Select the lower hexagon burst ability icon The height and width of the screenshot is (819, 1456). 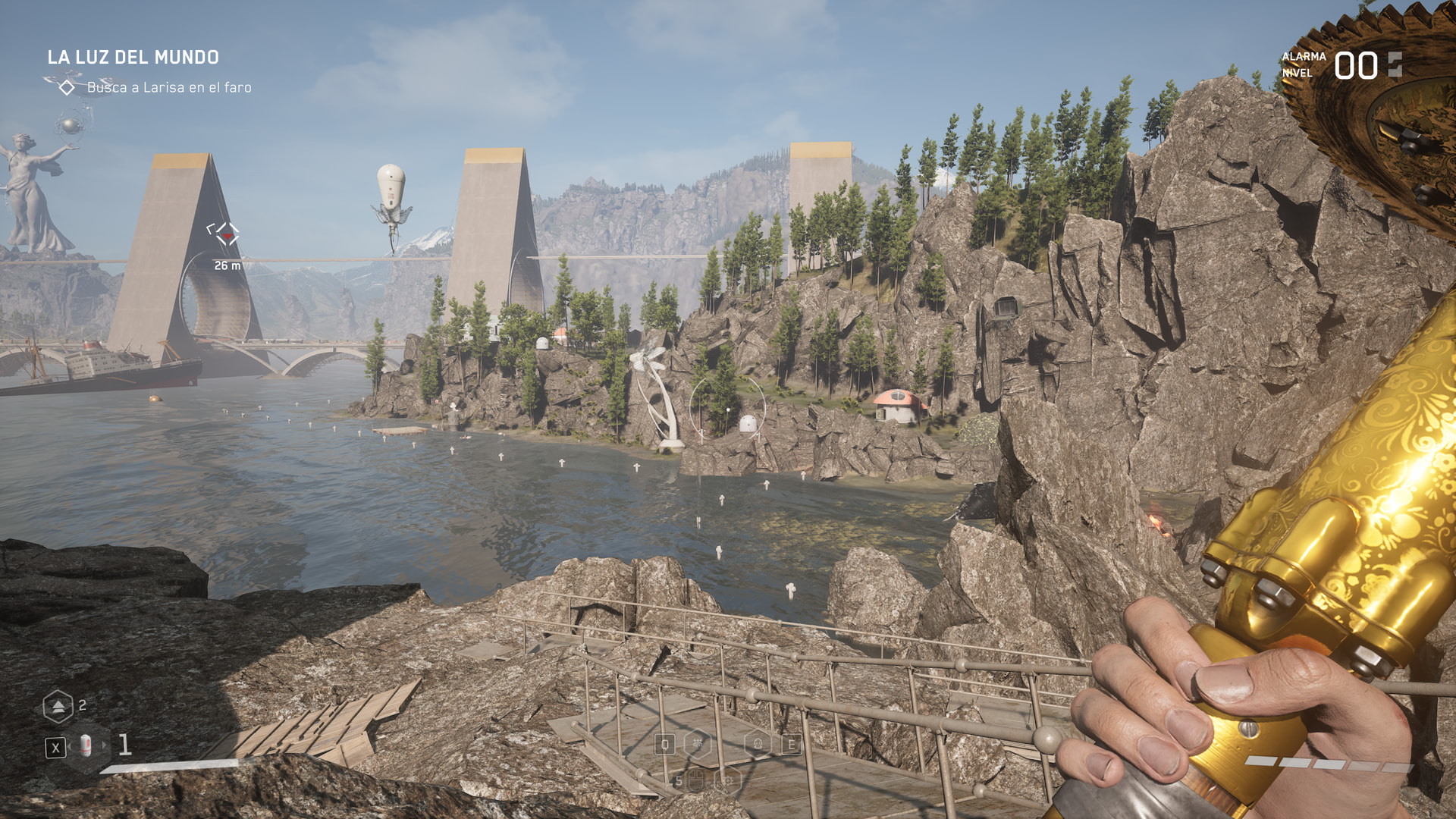tap(727, 780)
